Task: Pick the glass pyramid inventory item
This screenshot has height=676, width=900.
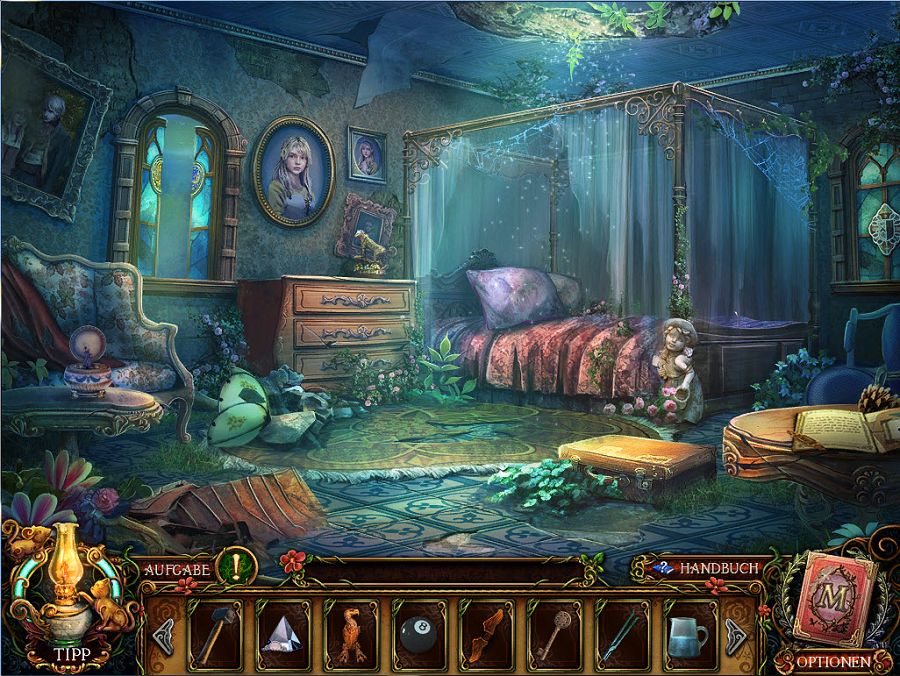Action: [284, 634]
